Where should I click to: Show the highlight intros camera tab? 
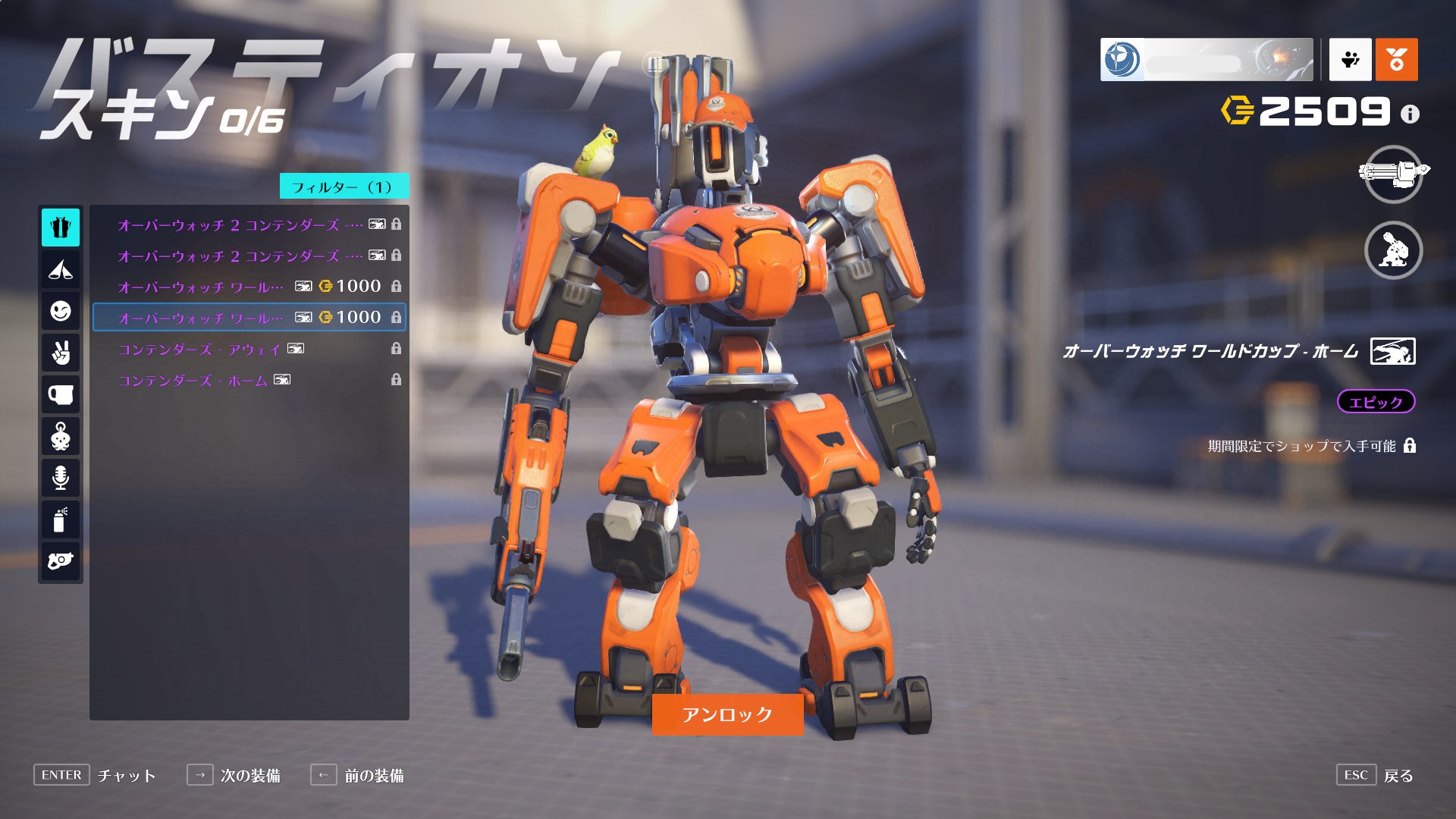(x=61, y=561)
